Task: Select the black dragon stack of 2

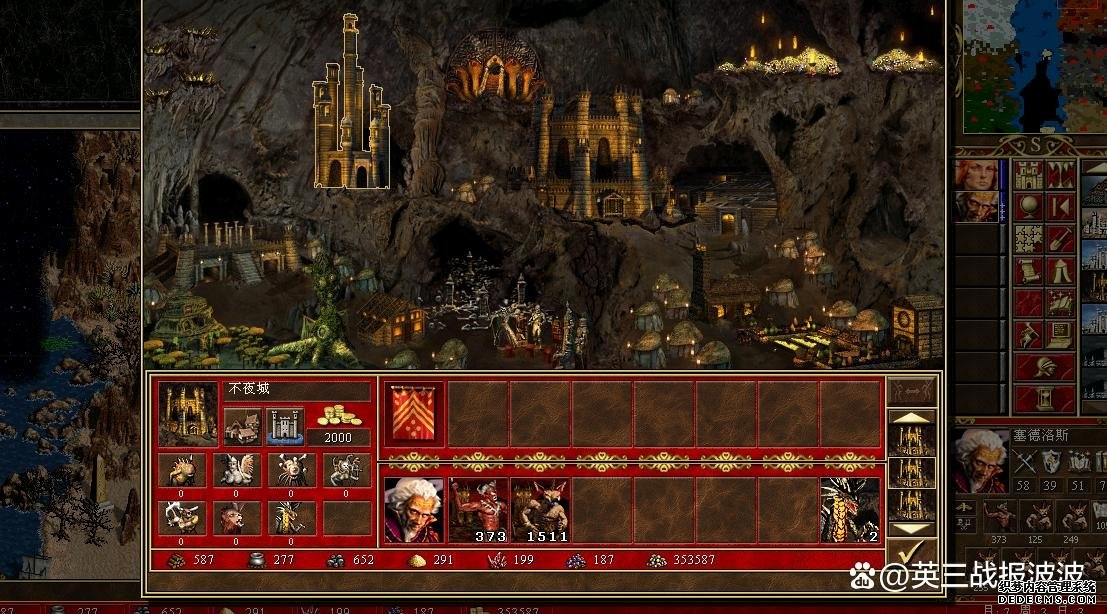Action: 850,510
